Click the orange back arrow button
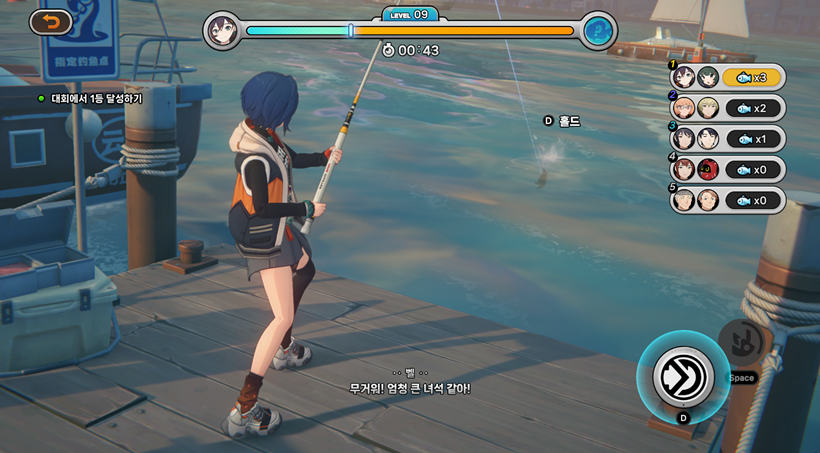The image size is (820, 453). coord(51,21)
